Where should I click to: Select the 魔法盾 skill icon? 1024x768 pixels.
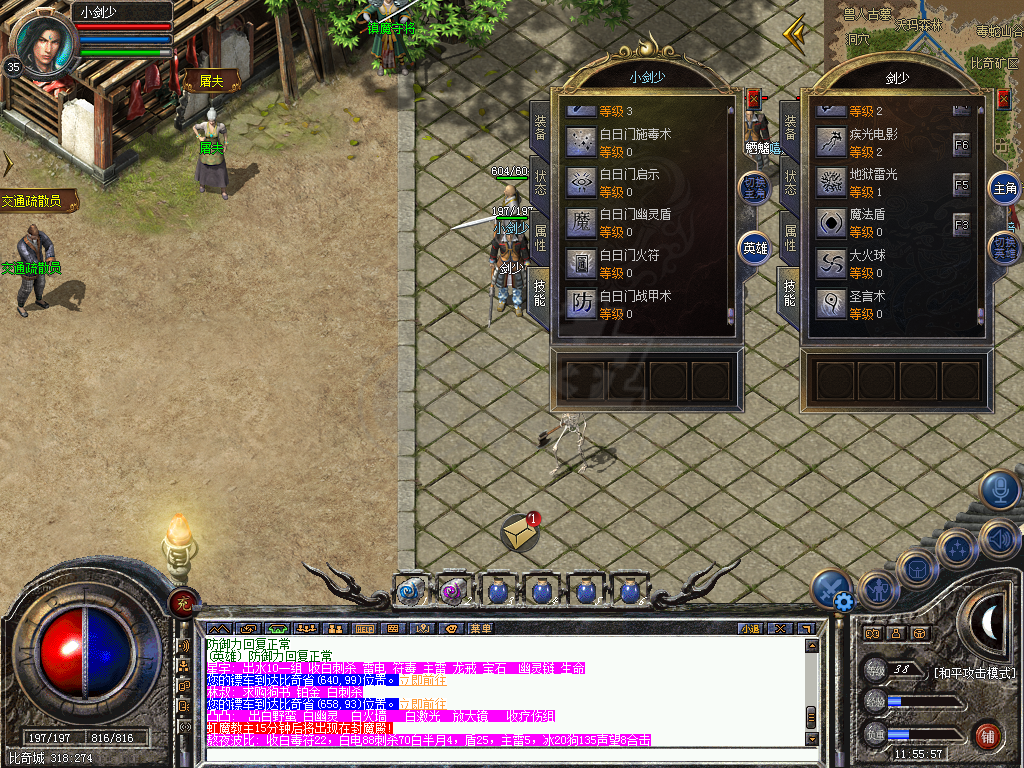(832, 222)
